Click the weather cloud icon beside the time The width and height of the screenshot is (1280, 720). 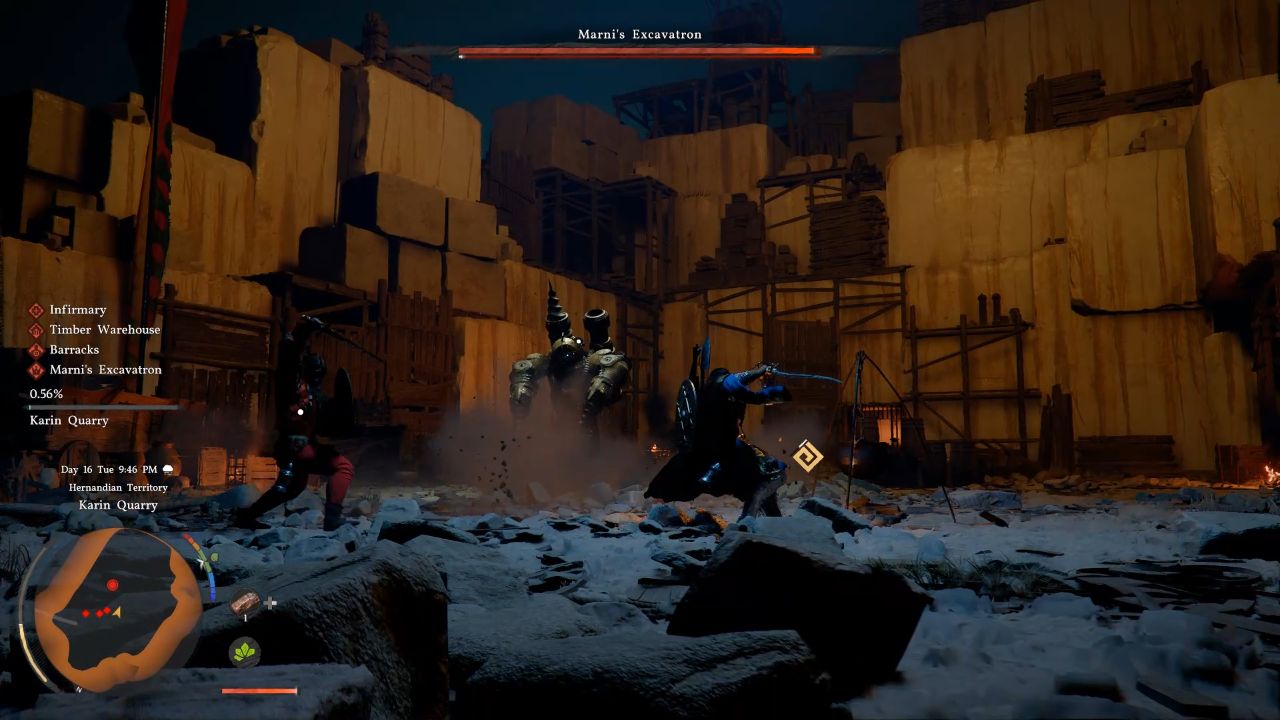168,469
